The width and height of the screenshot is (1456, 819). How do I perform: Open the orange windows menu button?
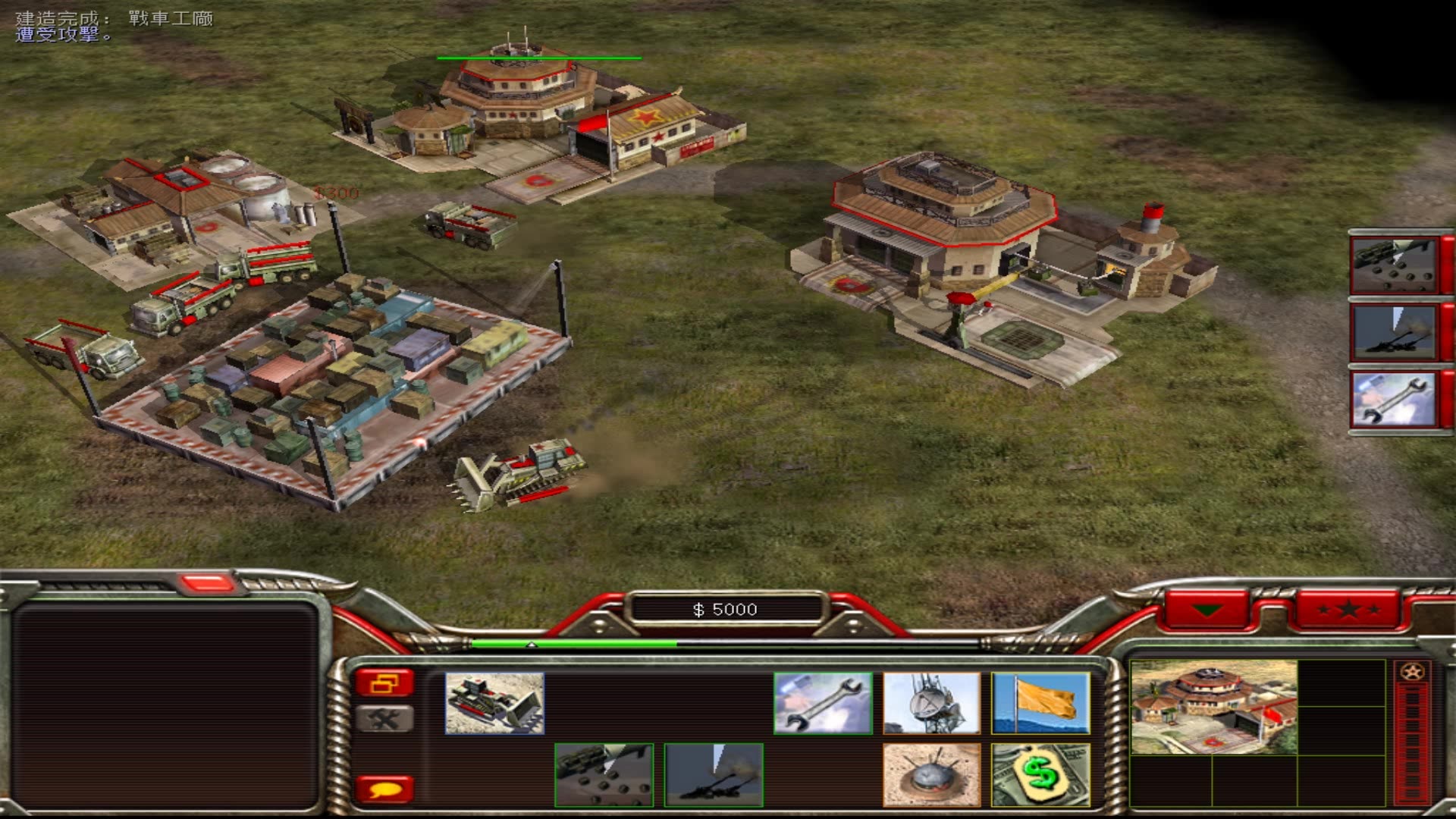[x=384, y=683]
